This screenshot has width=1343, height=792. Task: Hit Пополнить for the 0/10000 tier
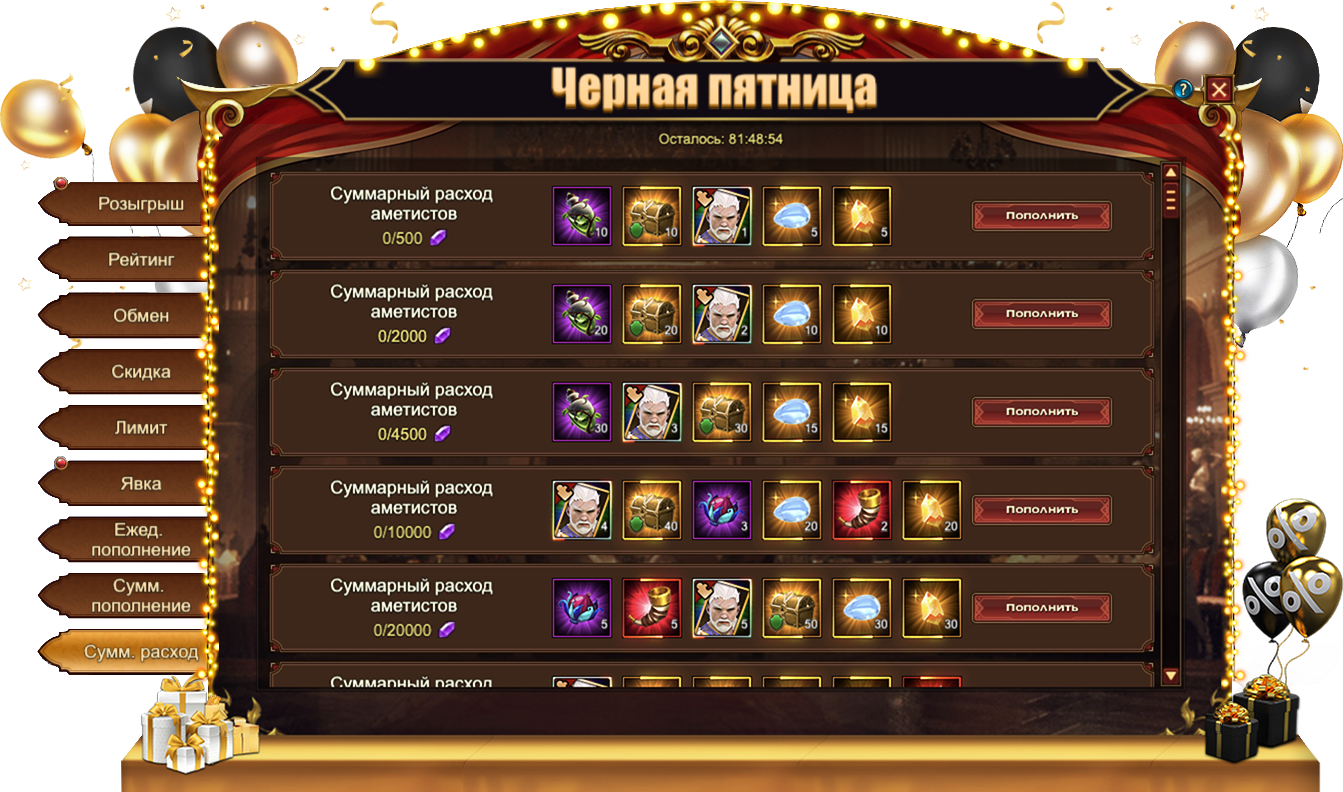click(1041, 510)
